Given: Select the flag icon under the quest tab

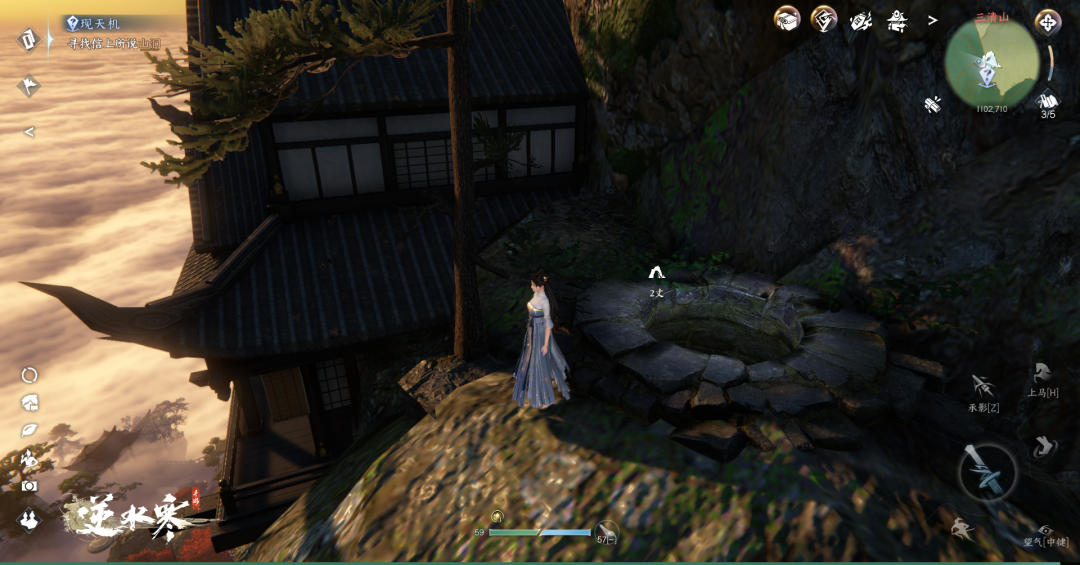Looking at the screenshot, I should point(28,86).
